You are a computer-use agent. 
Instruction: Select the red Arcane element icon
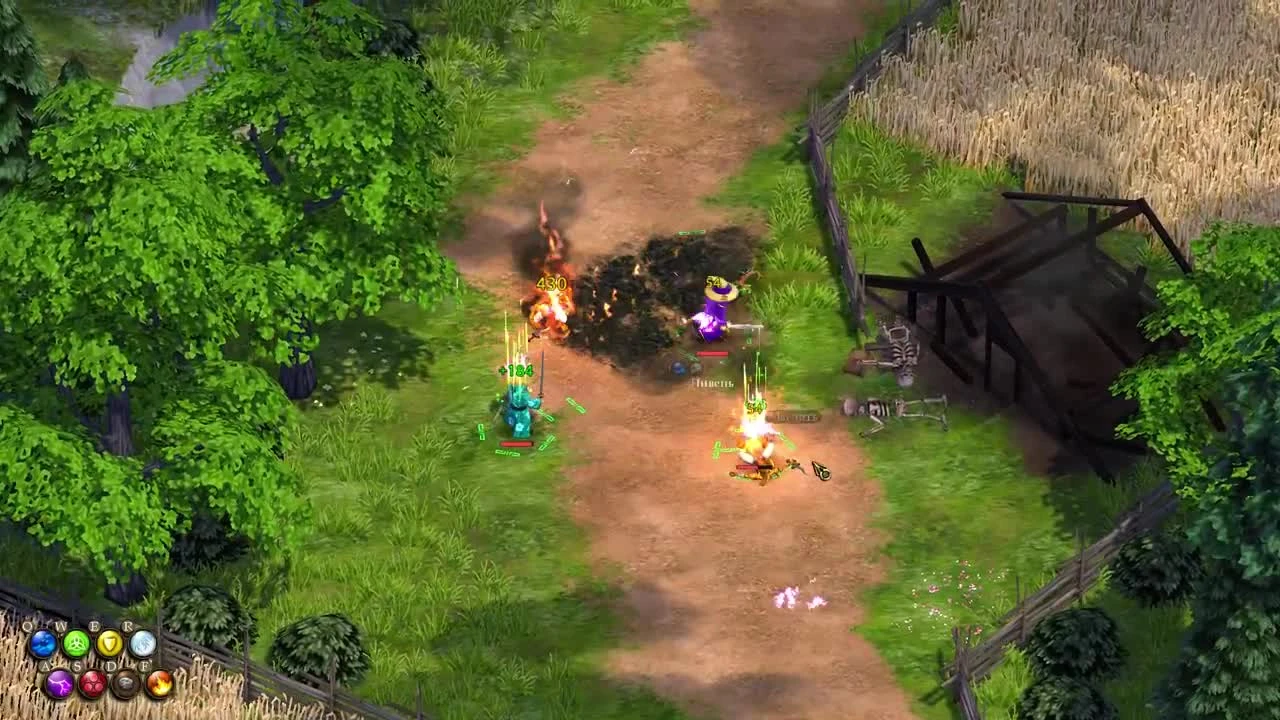point(94,684)
